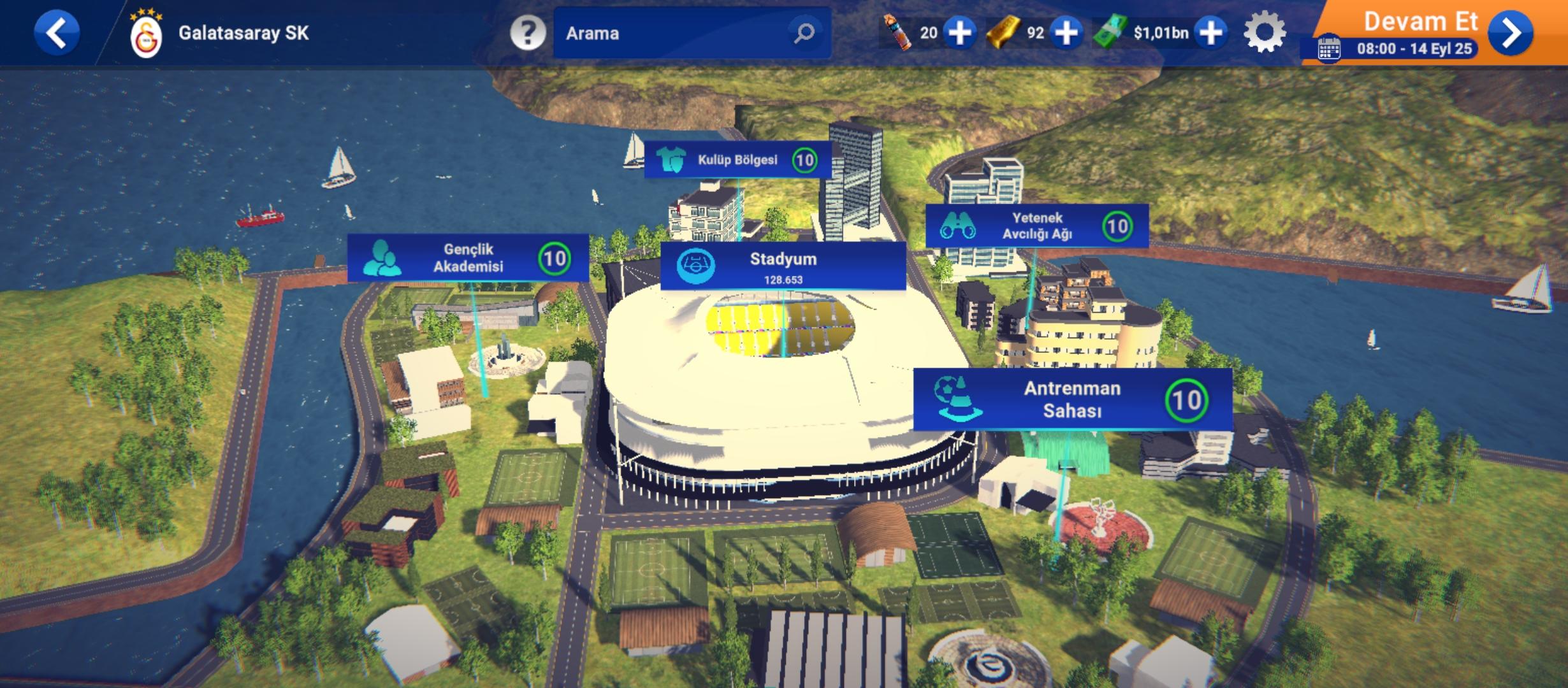
Task: Add cash using the plus button
Action: coord(1211,32)
